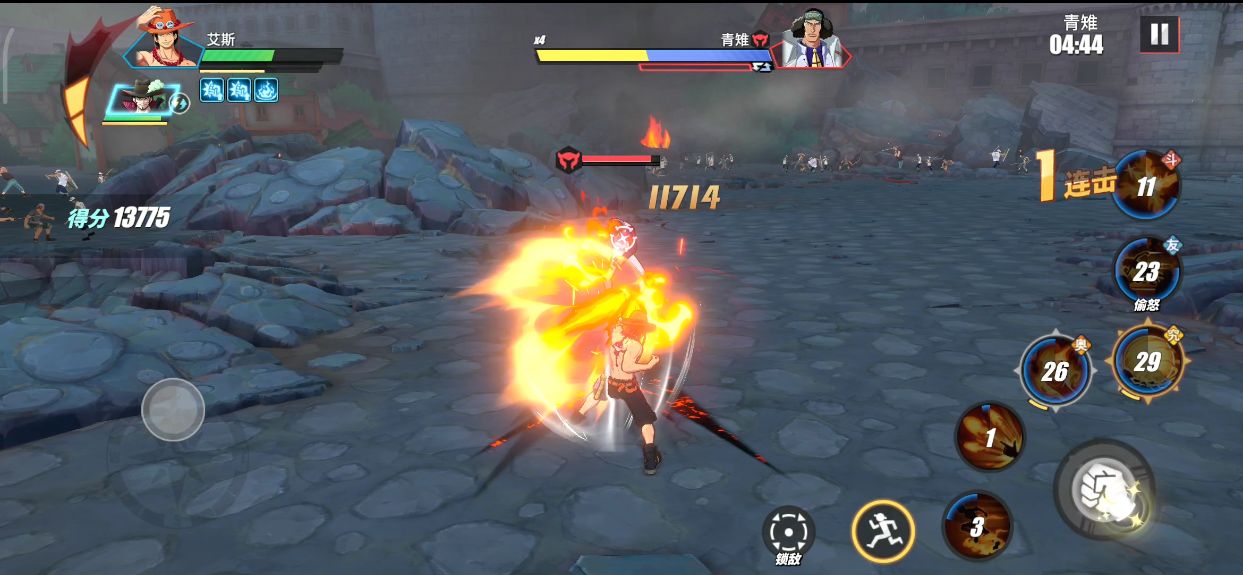
Task: Activate the skill showing cooldown 29
Action: click(1146, 361)
